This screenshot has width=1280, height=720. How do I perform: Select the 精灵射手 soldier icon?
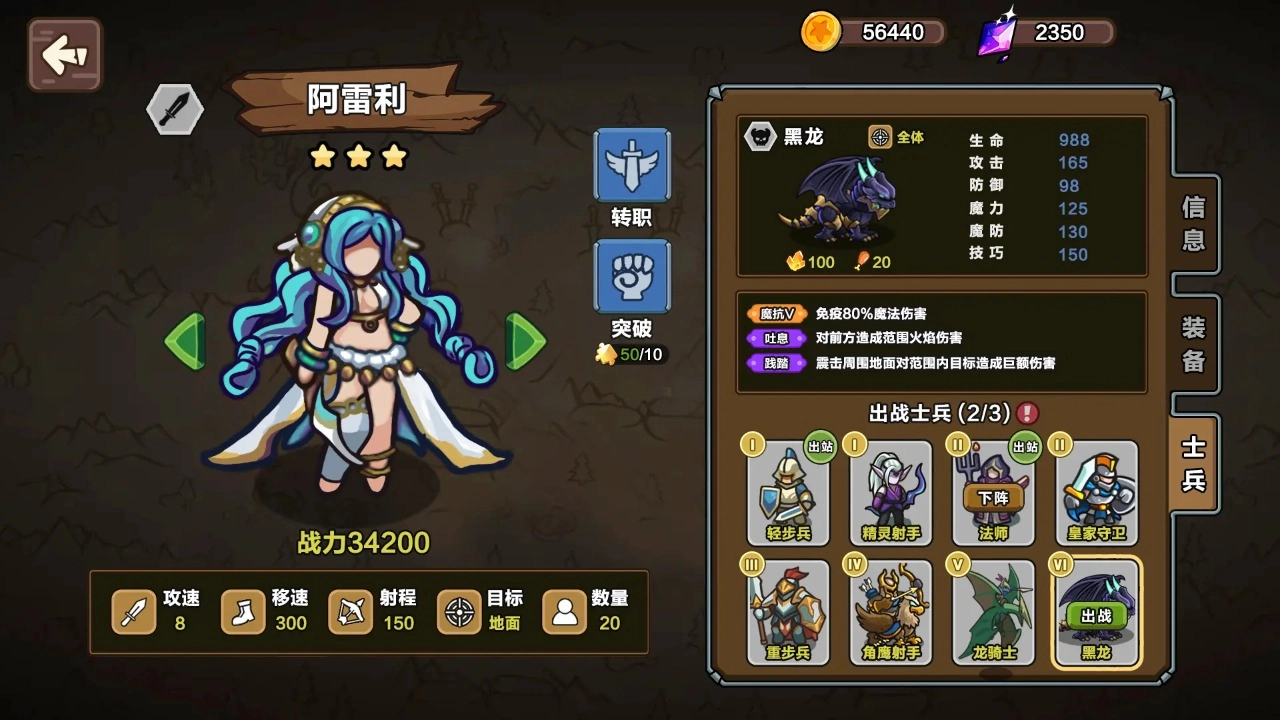890,493
